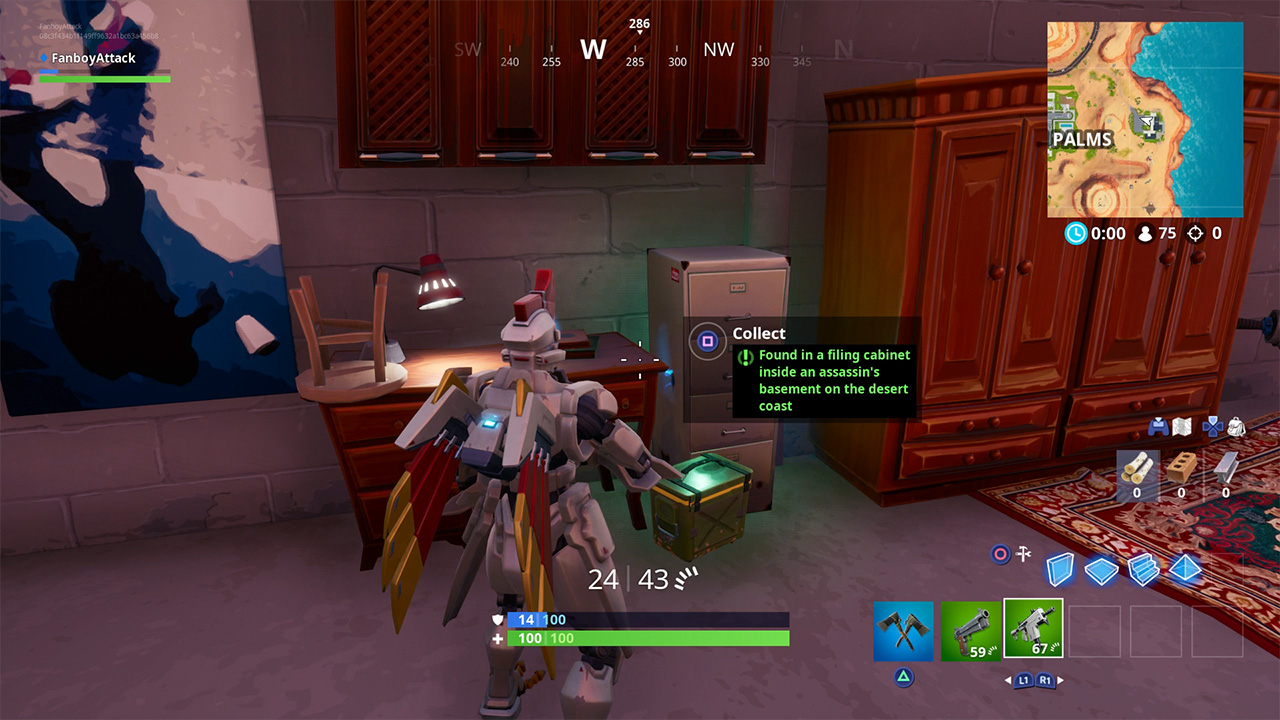The width and height of the screenshot is (1280, 720).
Task: Click the wood materials icon
Action: pos(1136,467)
